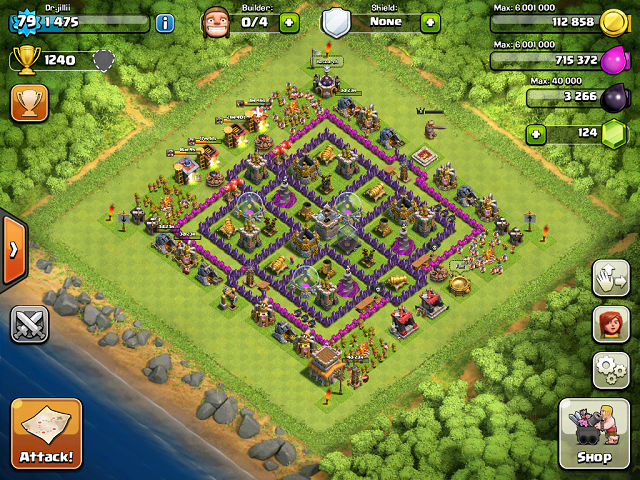Viewport: 640px width, 480px height.
Task: Click the gold trophy count icon
Action: pyautogui.click(x=26, y=61)
